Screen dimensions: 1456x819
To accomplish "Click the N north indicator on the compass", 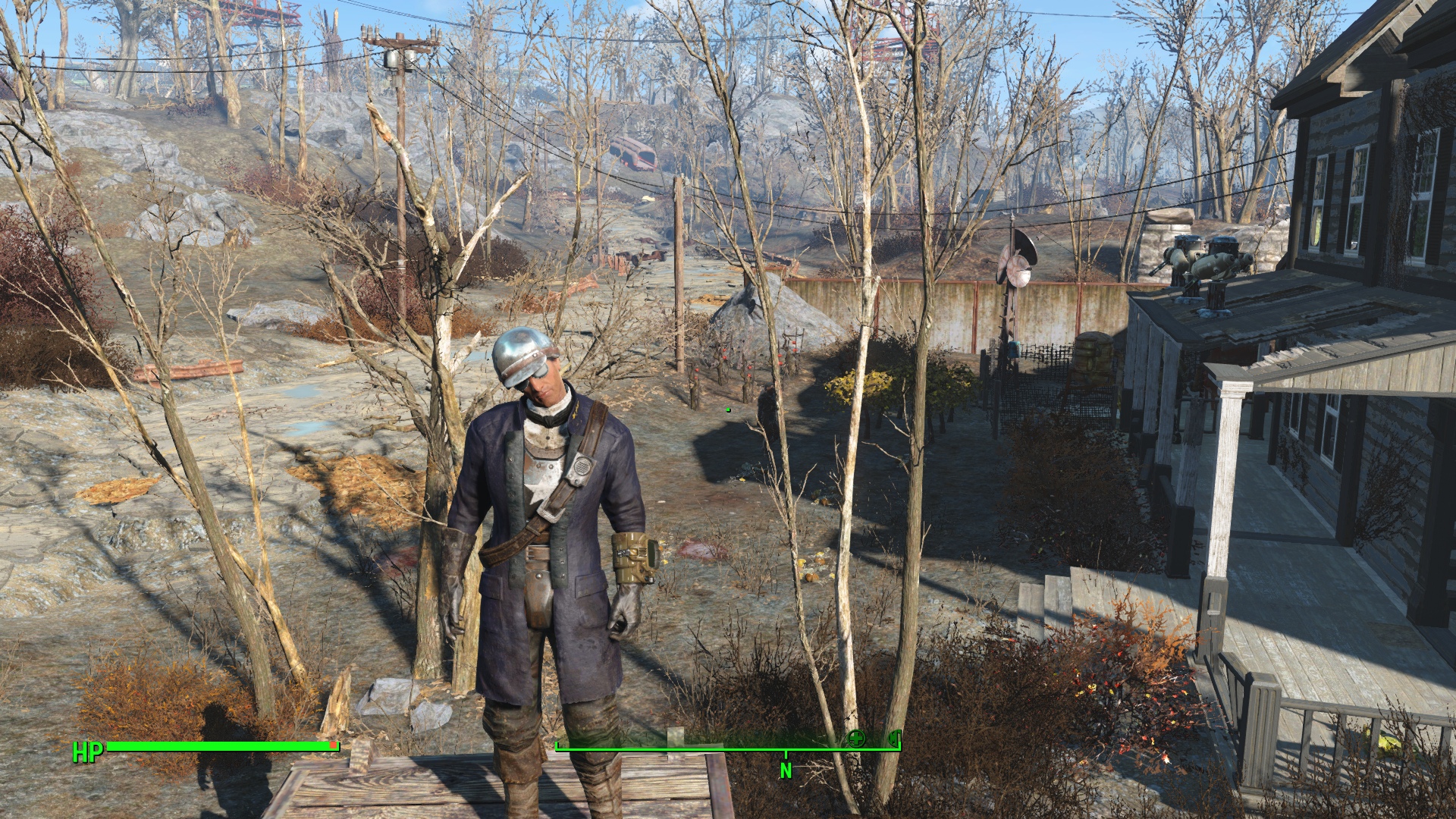I will coord(786,770).
